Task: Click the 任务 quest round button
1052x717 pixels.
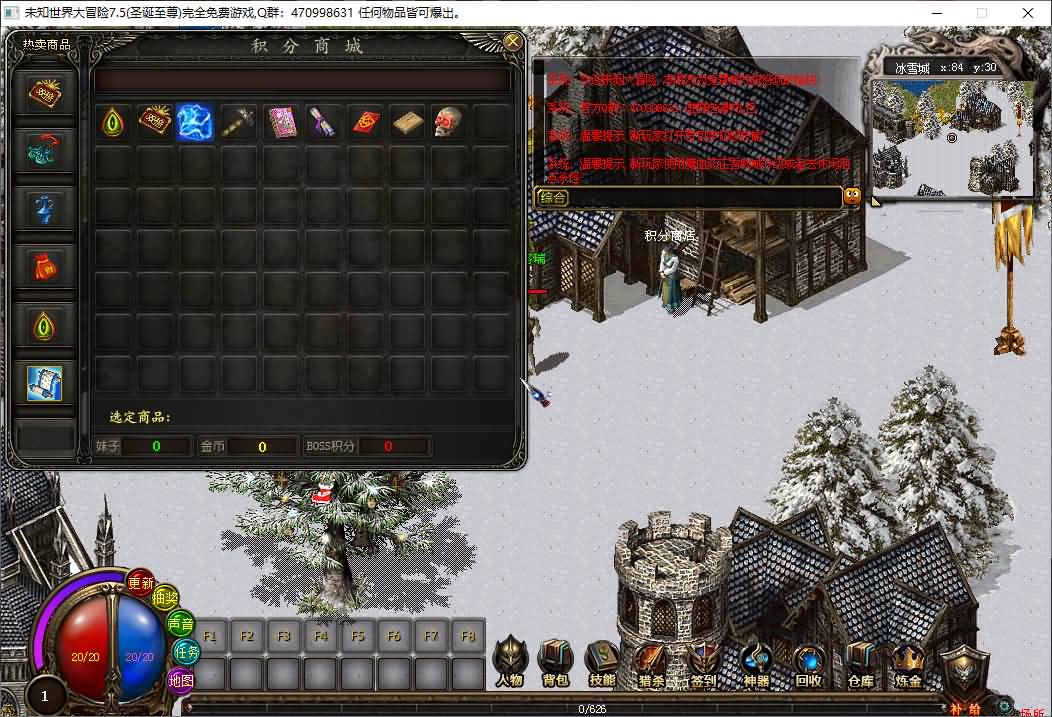Action: tap(187, 651)
